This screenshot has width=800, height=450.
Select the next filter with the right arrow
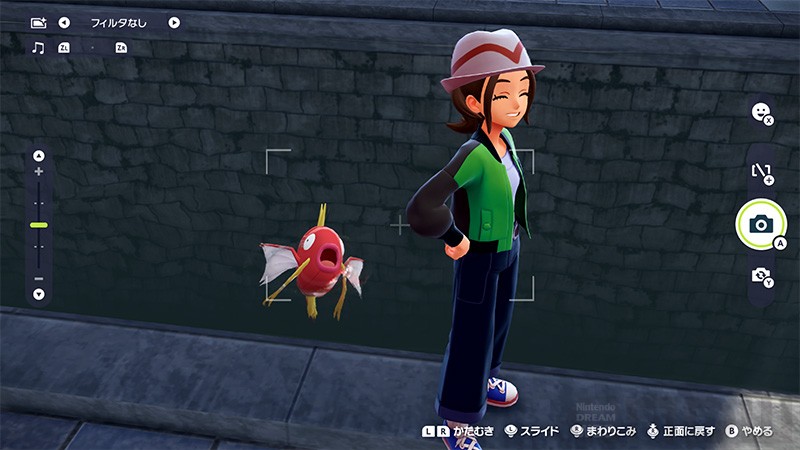point(174,22)
